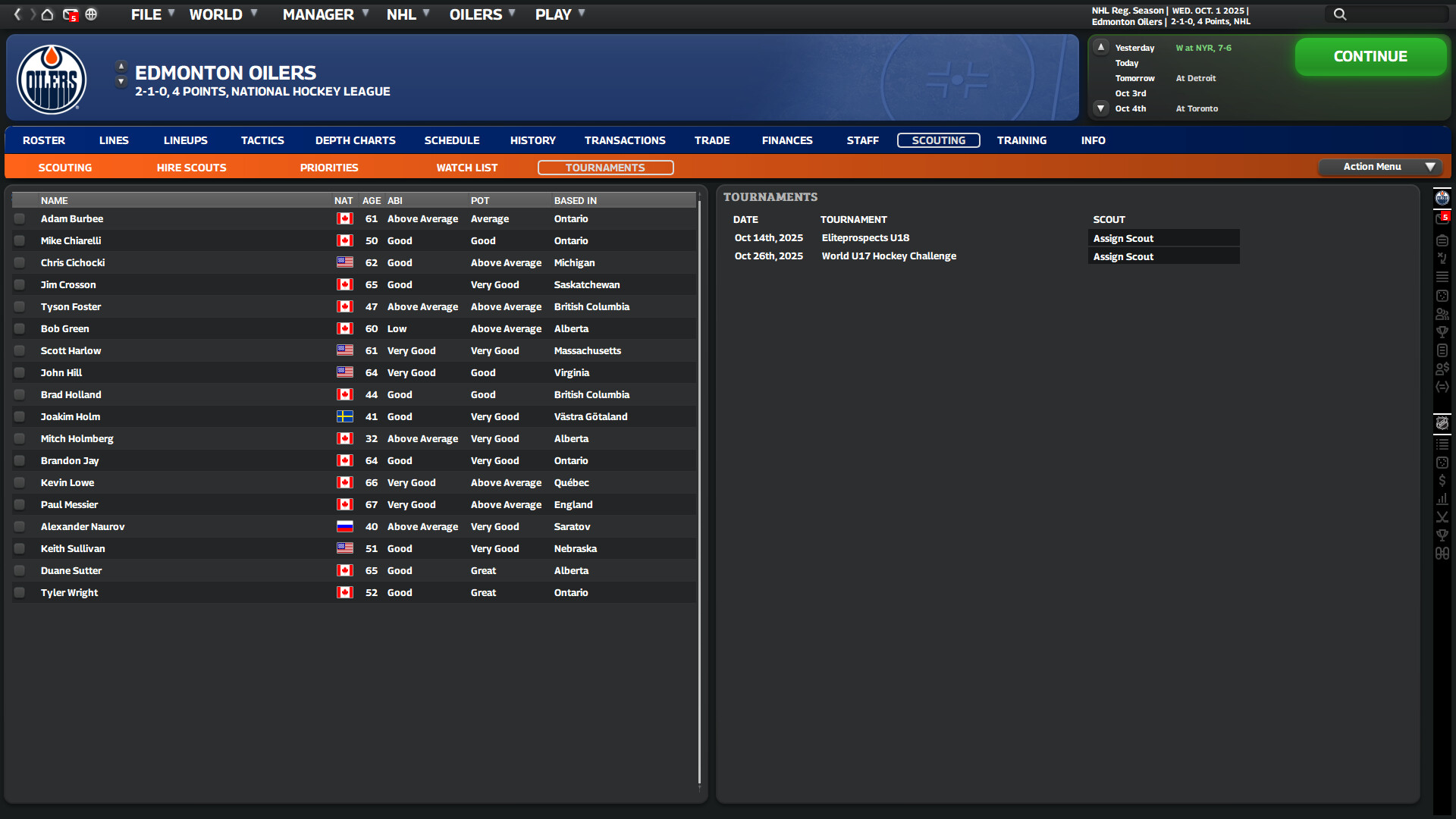This screenshot has width=1456, height=819.
Task: Check the checkbox next to Adam Burbee
Action: [19, 218]
